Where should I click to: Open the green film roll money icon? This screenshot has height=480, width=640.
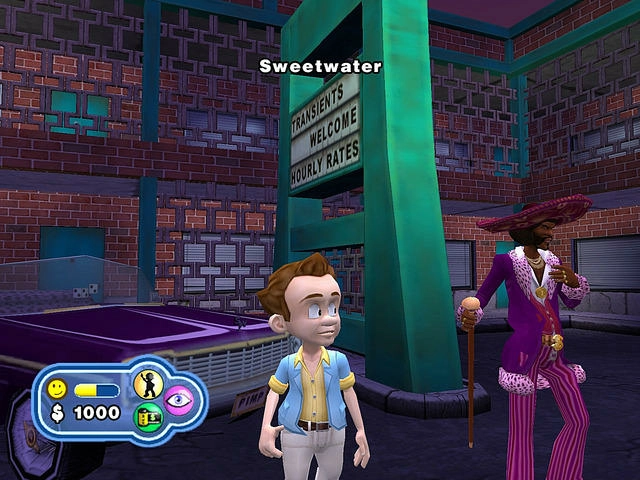[148, 416]
